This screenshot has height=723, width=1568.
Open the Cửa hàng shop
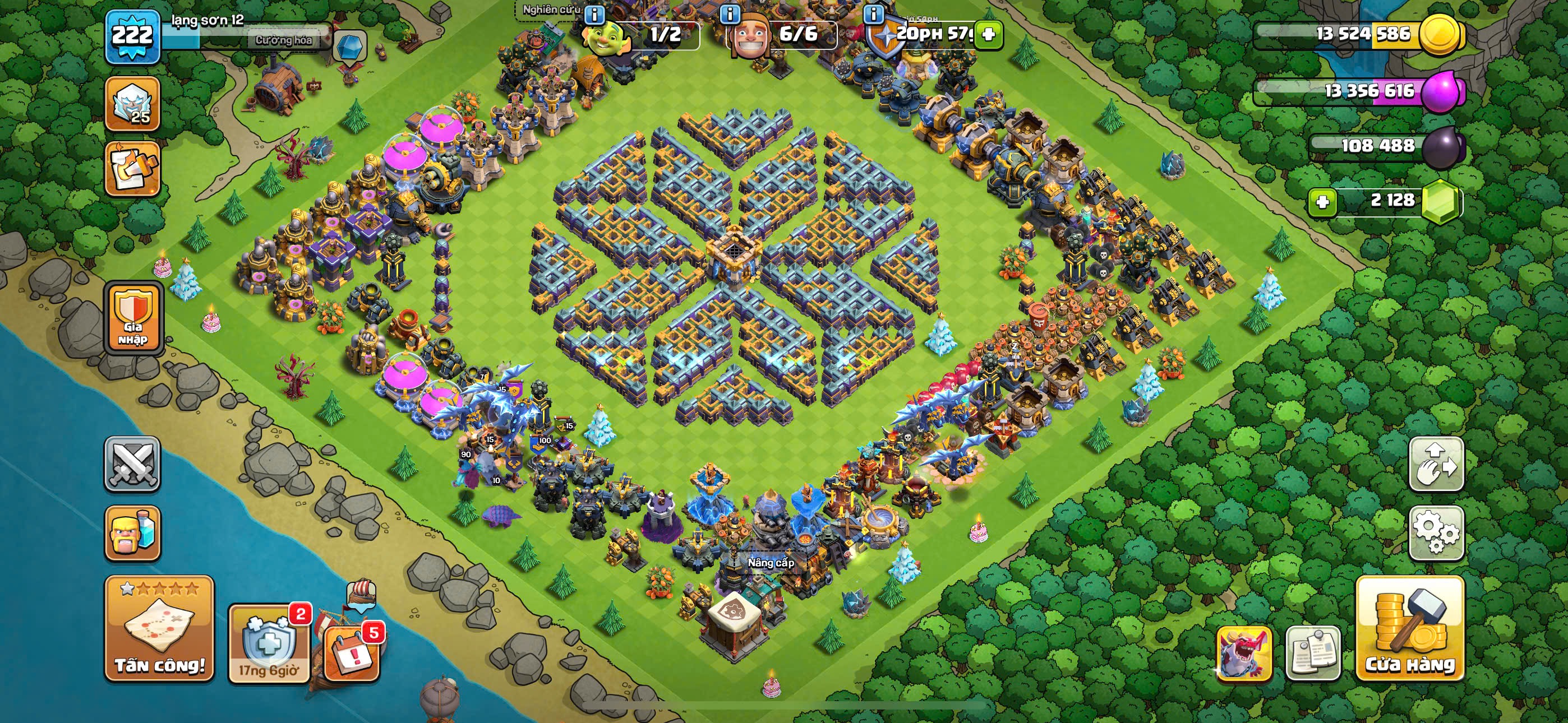(1410, 629)
